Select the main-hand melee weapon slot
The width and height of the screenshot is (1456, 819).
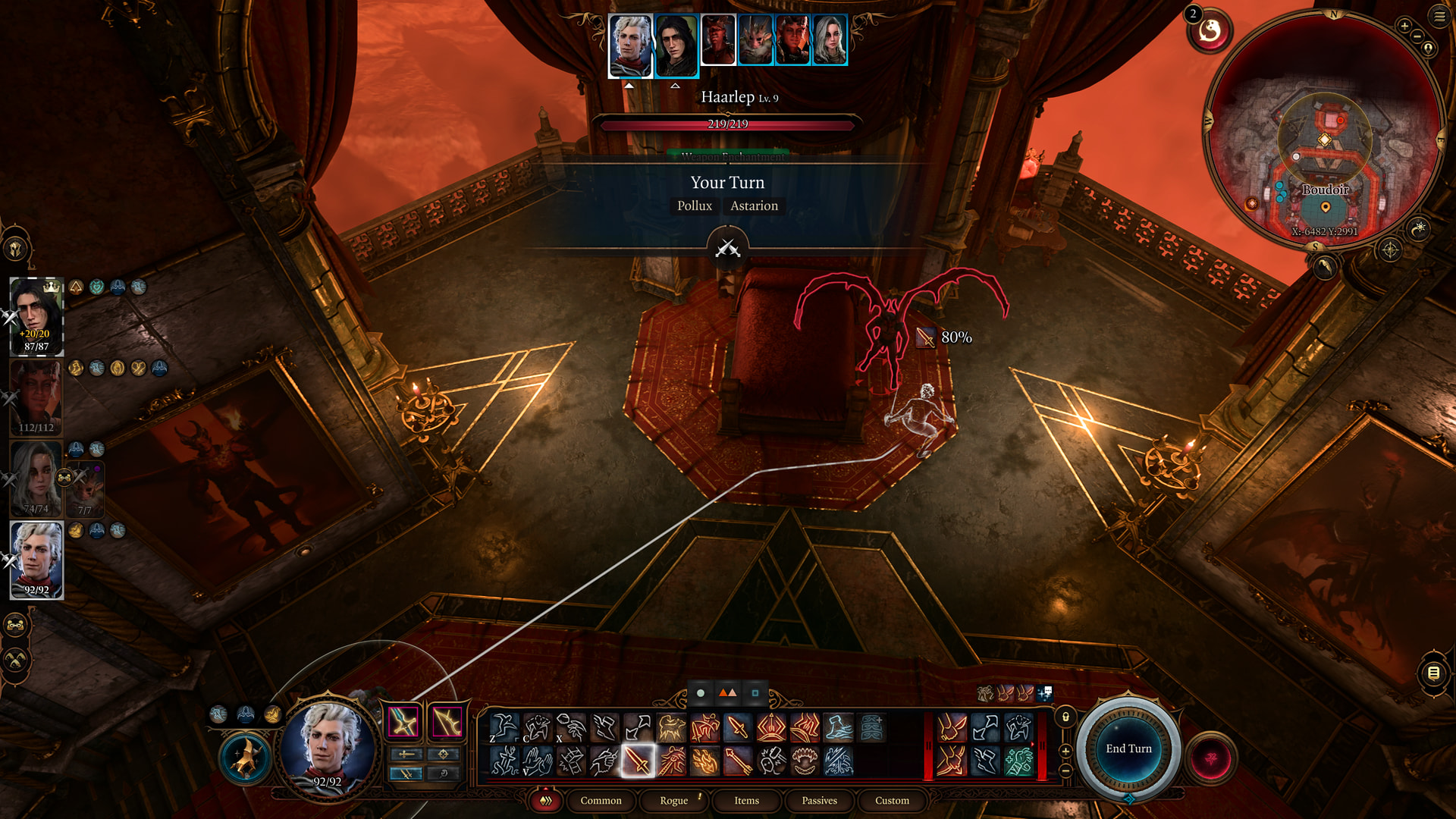pyautogui.click(x=403, y=722)
